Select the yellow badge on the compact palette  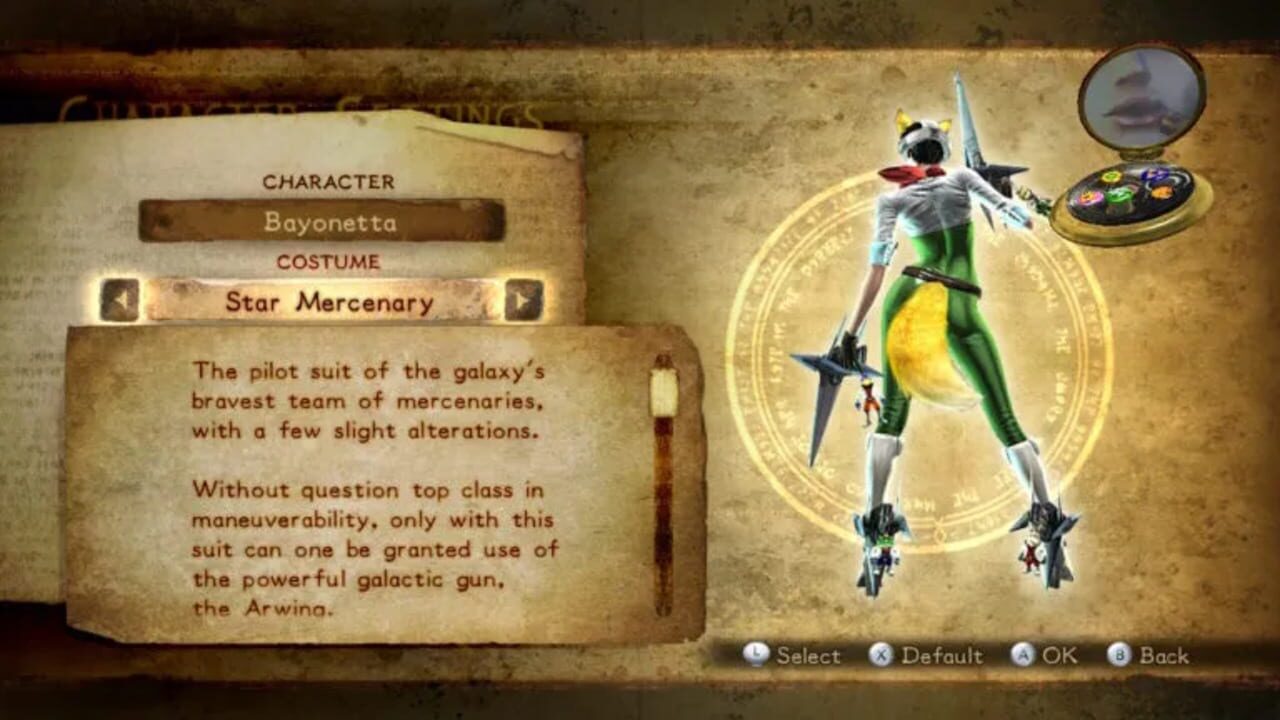point(1111,176)
